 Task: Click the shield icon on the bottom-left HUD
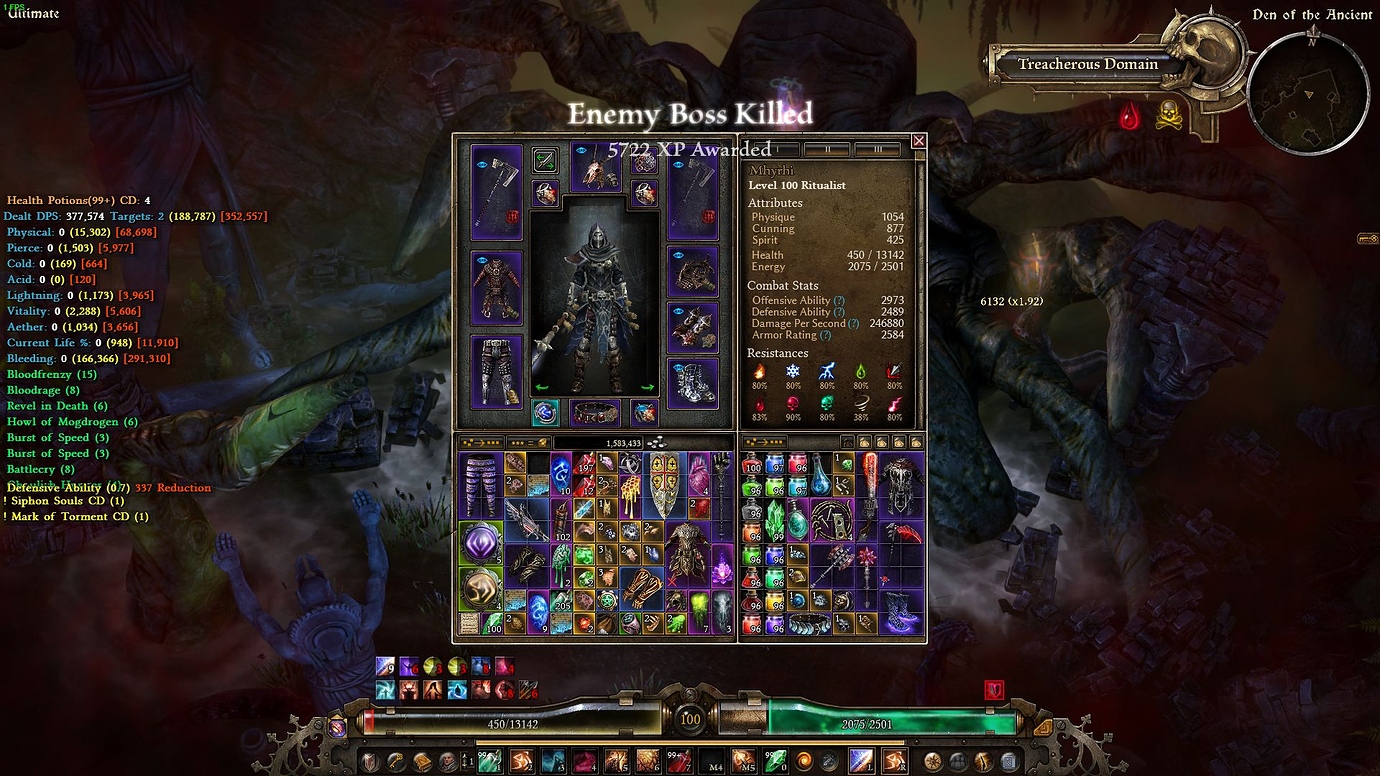(x=369, y=760)
